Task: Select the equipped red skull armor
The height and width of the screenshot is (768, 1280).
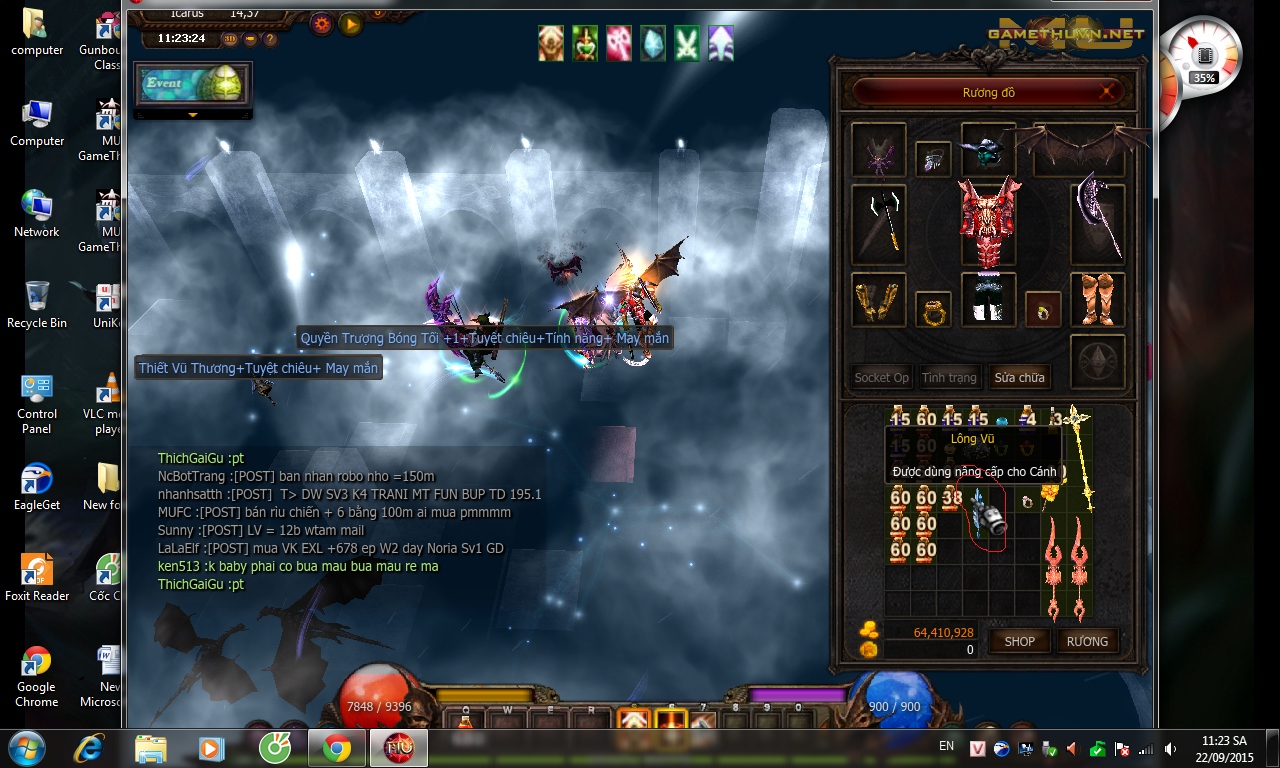Action: point(988,222)
